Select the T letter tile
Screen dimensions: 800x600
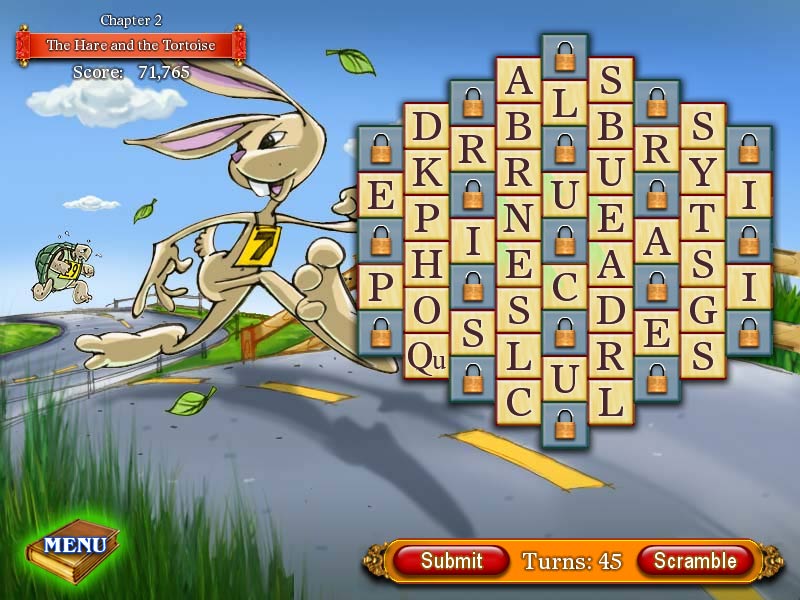pyautogui.click(x=703, y=218)
